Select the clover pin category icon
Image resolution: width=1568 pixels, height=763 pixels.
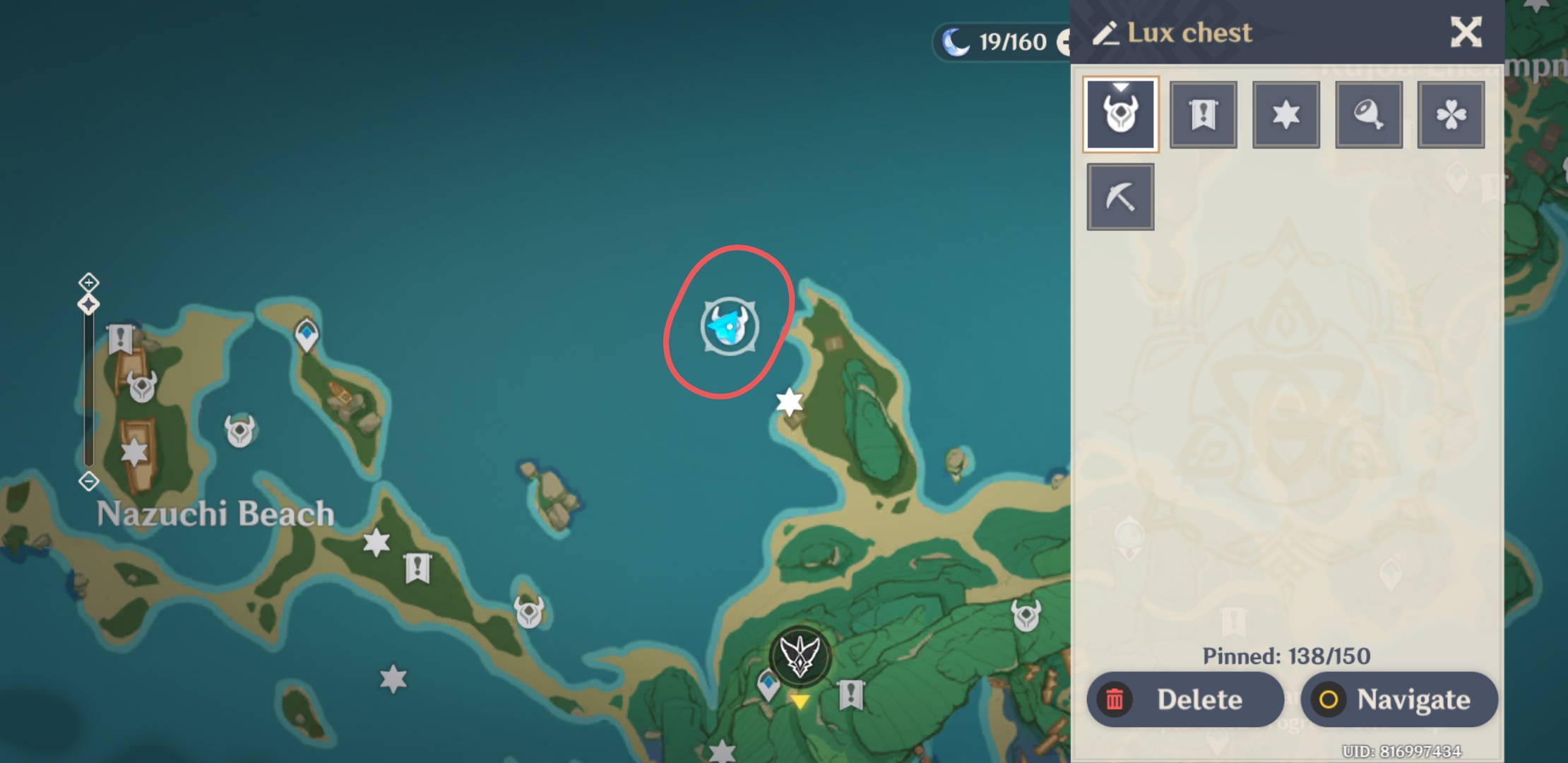pyautogui.click(x=1451, y=114)
